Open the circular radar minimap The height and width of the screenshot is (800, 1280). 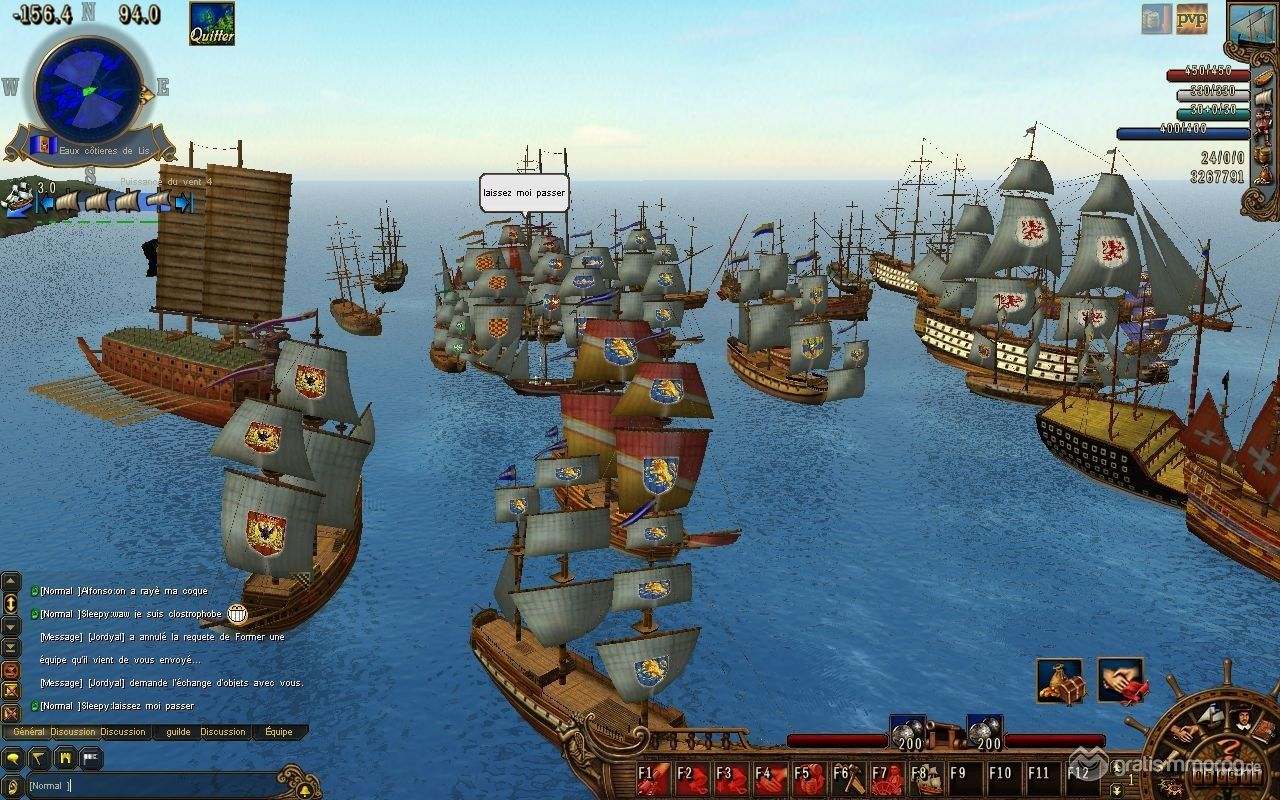88,89
